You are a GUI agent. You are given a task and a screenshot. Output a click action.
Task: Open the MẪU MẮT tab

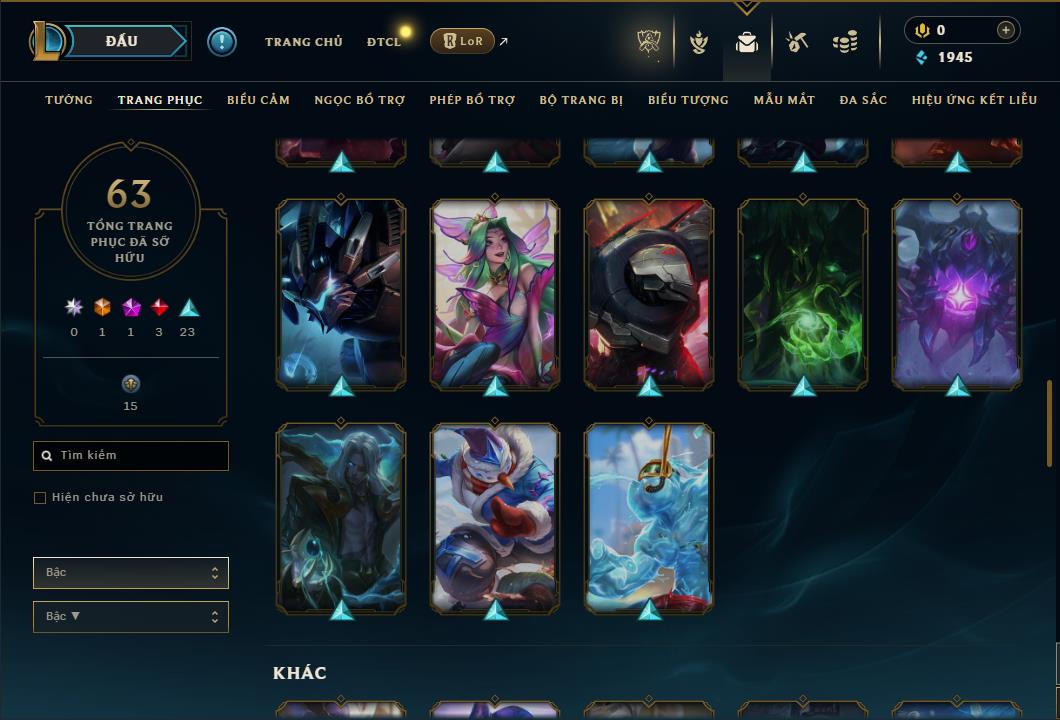pos(784,100)
